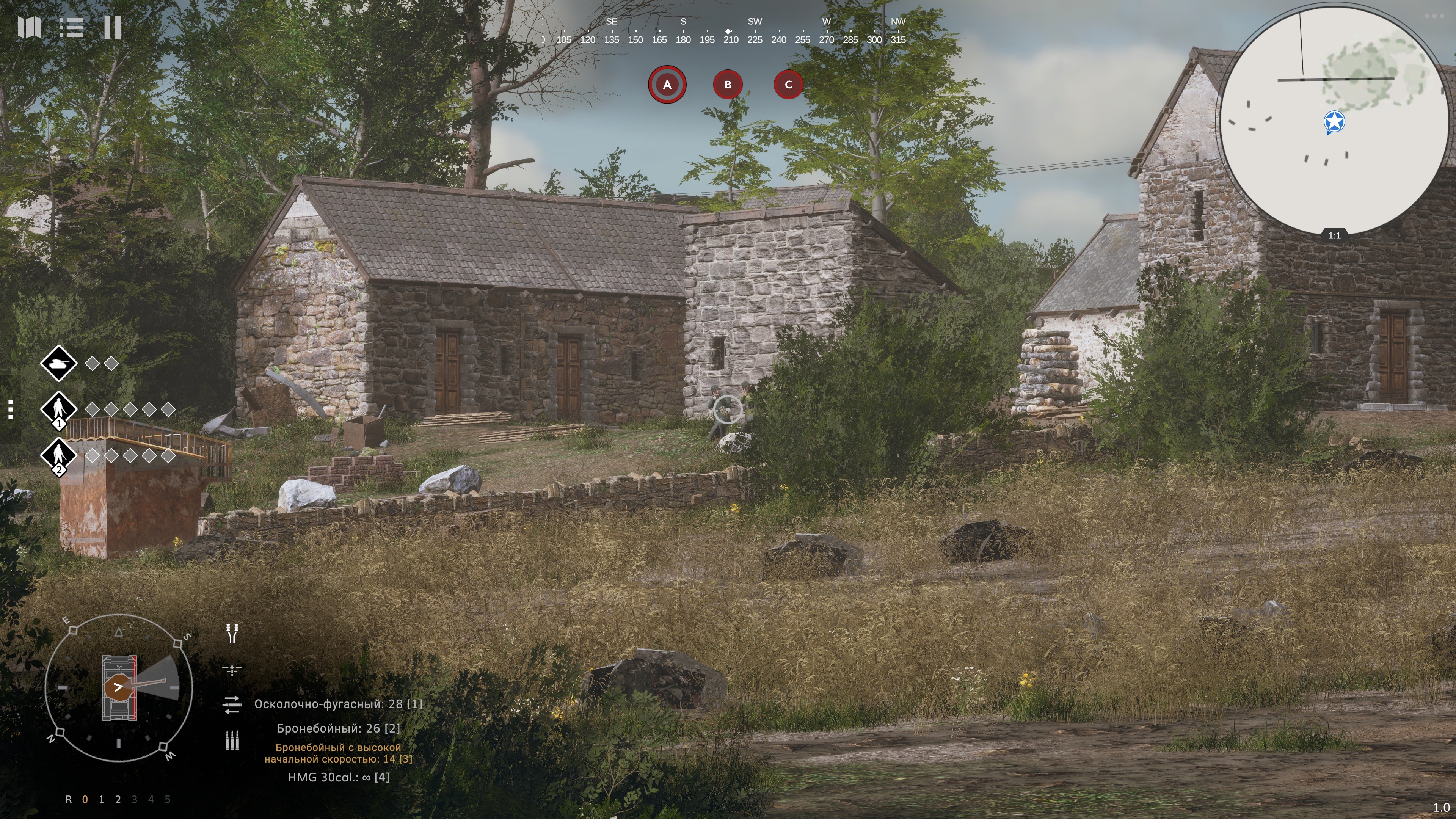Select reverse gear R
This screenshot has height=819, width=1456.
click(68, 800)
